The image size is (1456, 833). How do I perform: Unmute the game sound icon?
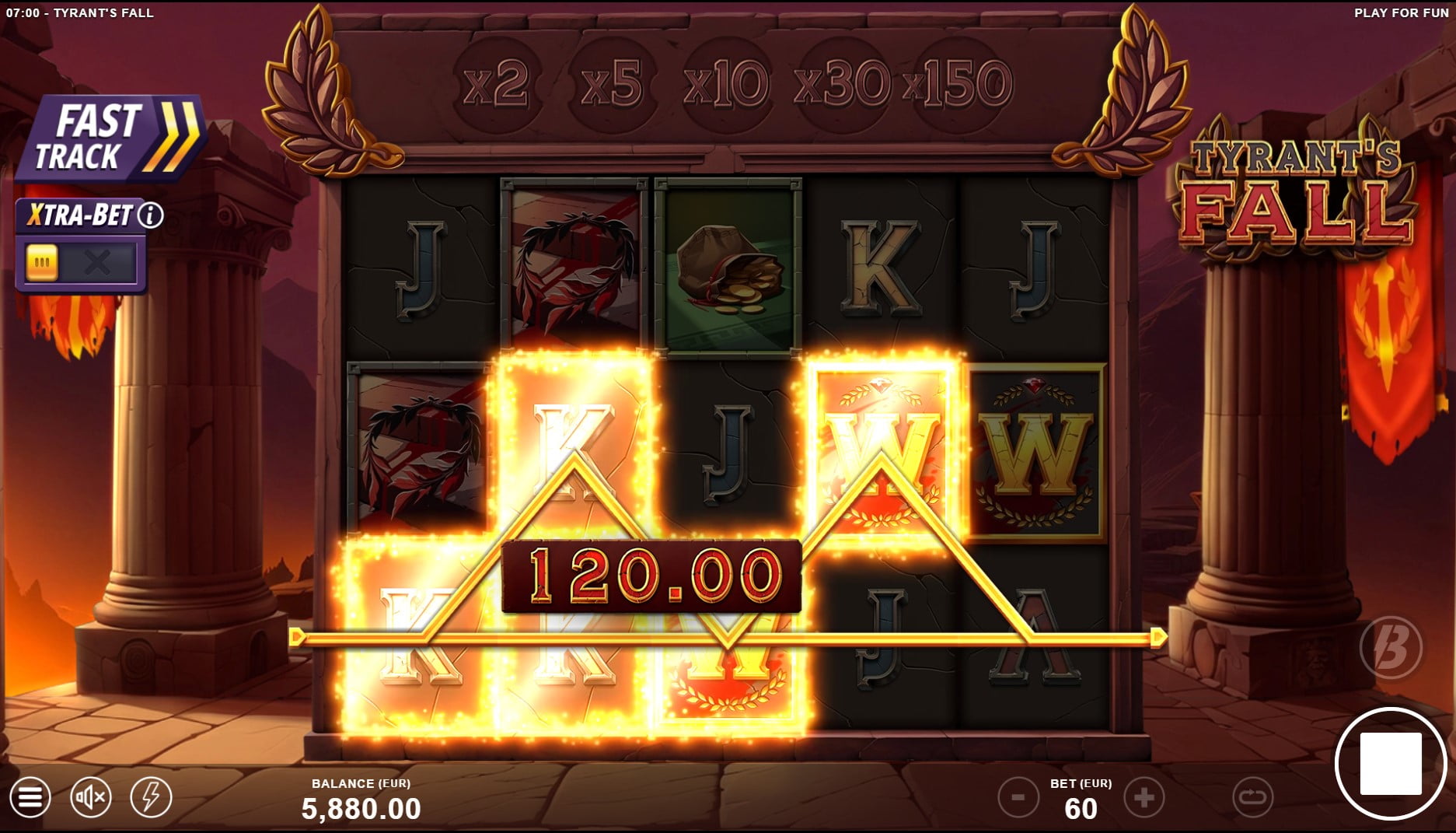click(91, 796)
